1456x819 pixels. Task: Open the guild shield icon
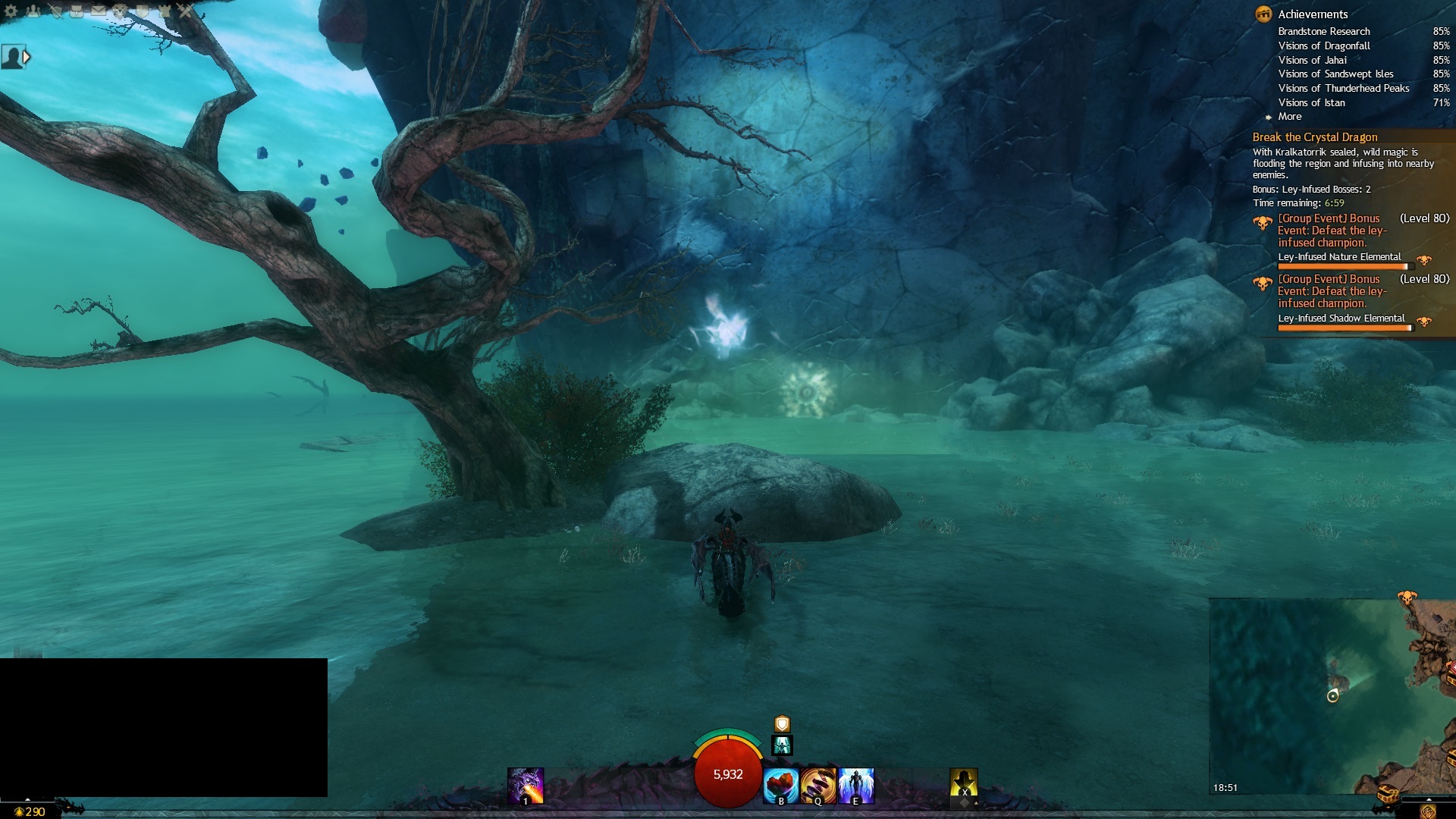pos(143,11)
